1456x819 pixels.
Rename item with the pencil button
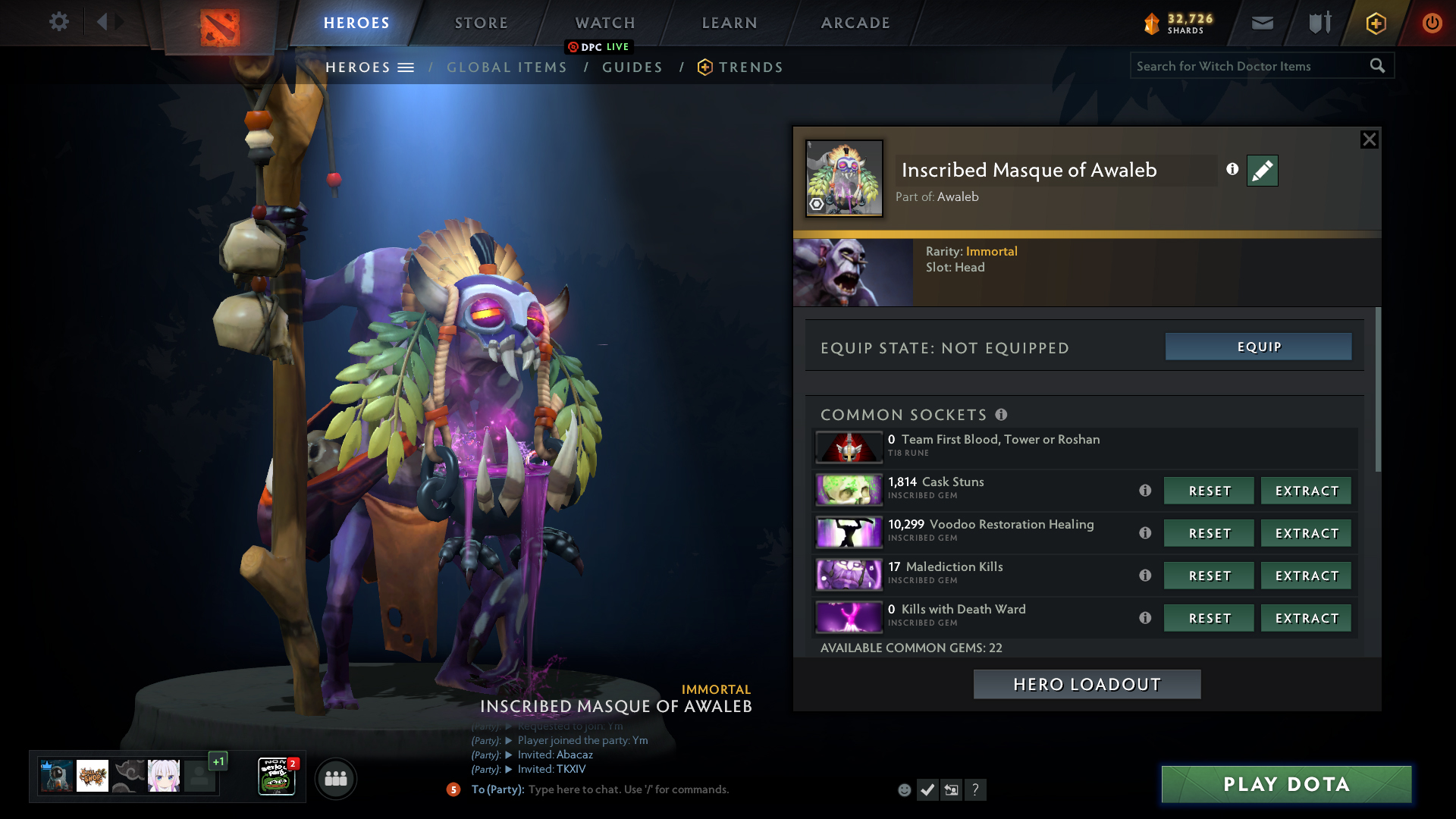tap(1262, 171)
